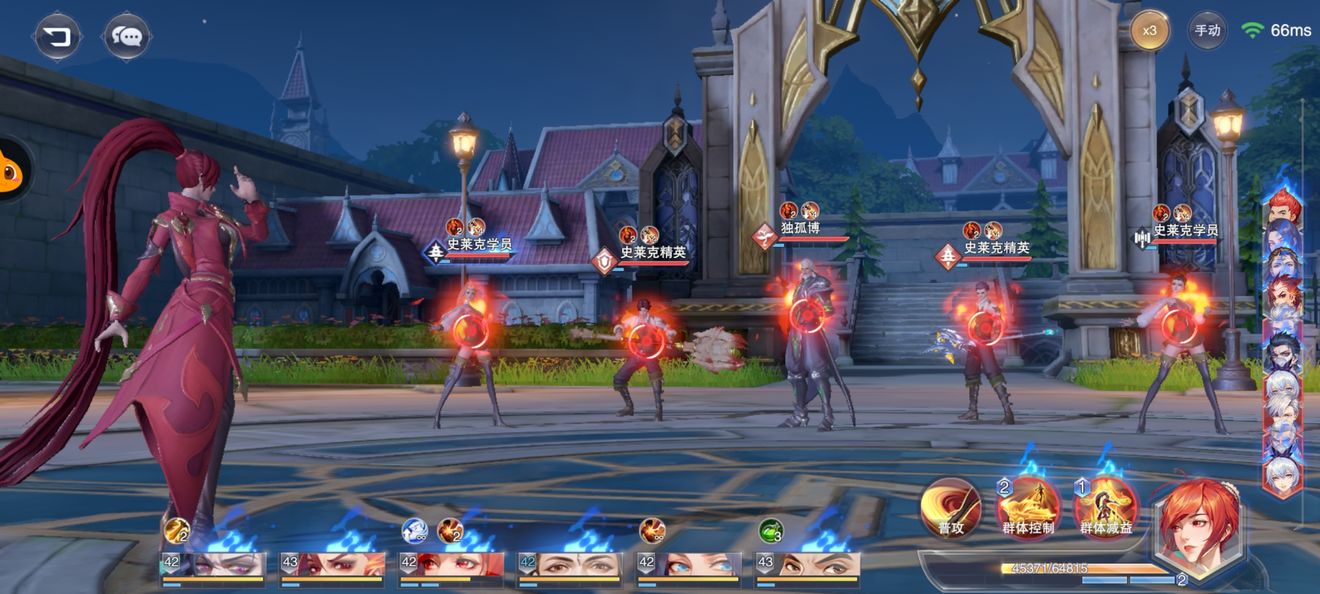Activate the 群体减益 skill
Viewport: 1320px width, 594px height.
pyautogui.click(x=1105, y=508)
